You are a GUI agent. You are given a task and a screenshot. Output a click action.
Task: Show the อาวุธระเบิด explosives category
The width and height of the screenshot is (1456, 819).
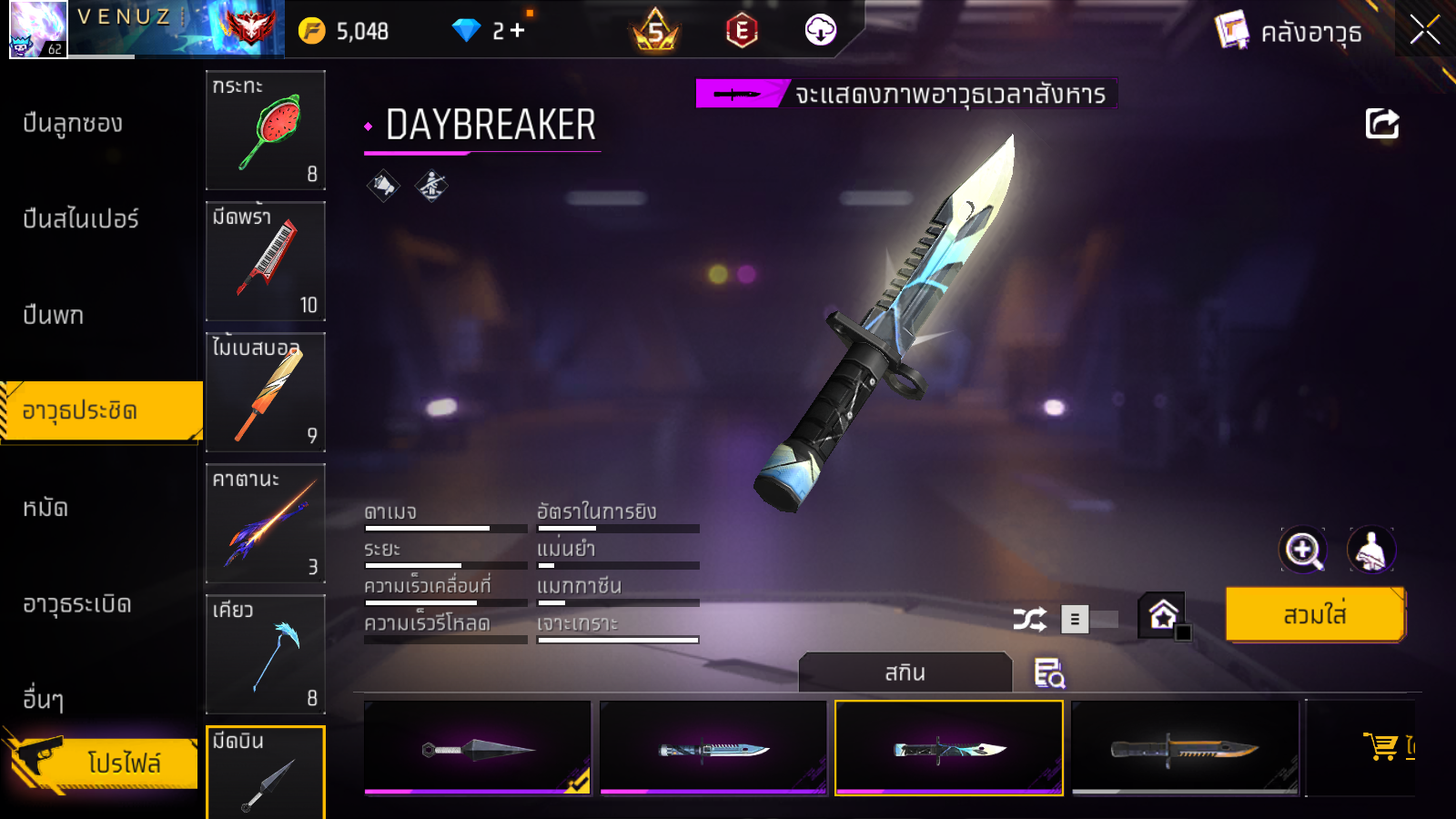pos(77,604)
